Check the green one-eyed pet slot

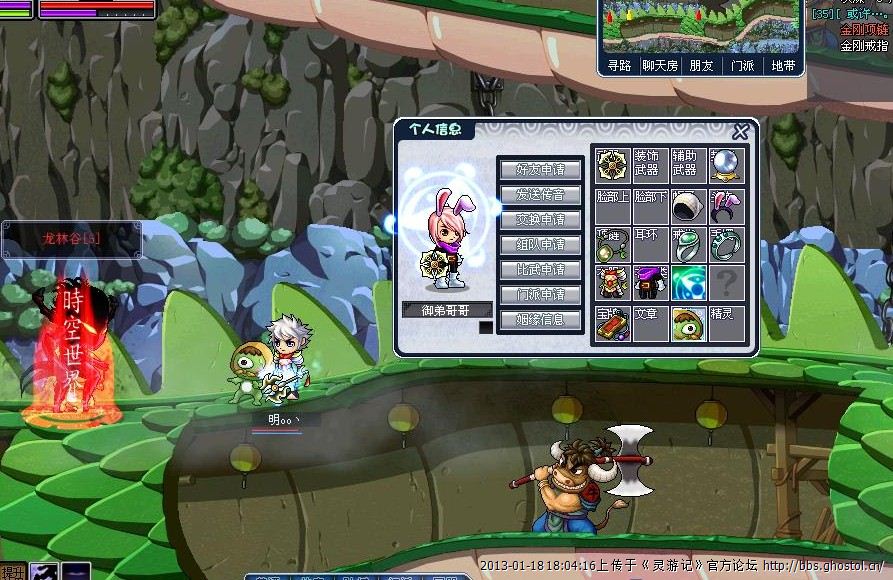point(689,323)
